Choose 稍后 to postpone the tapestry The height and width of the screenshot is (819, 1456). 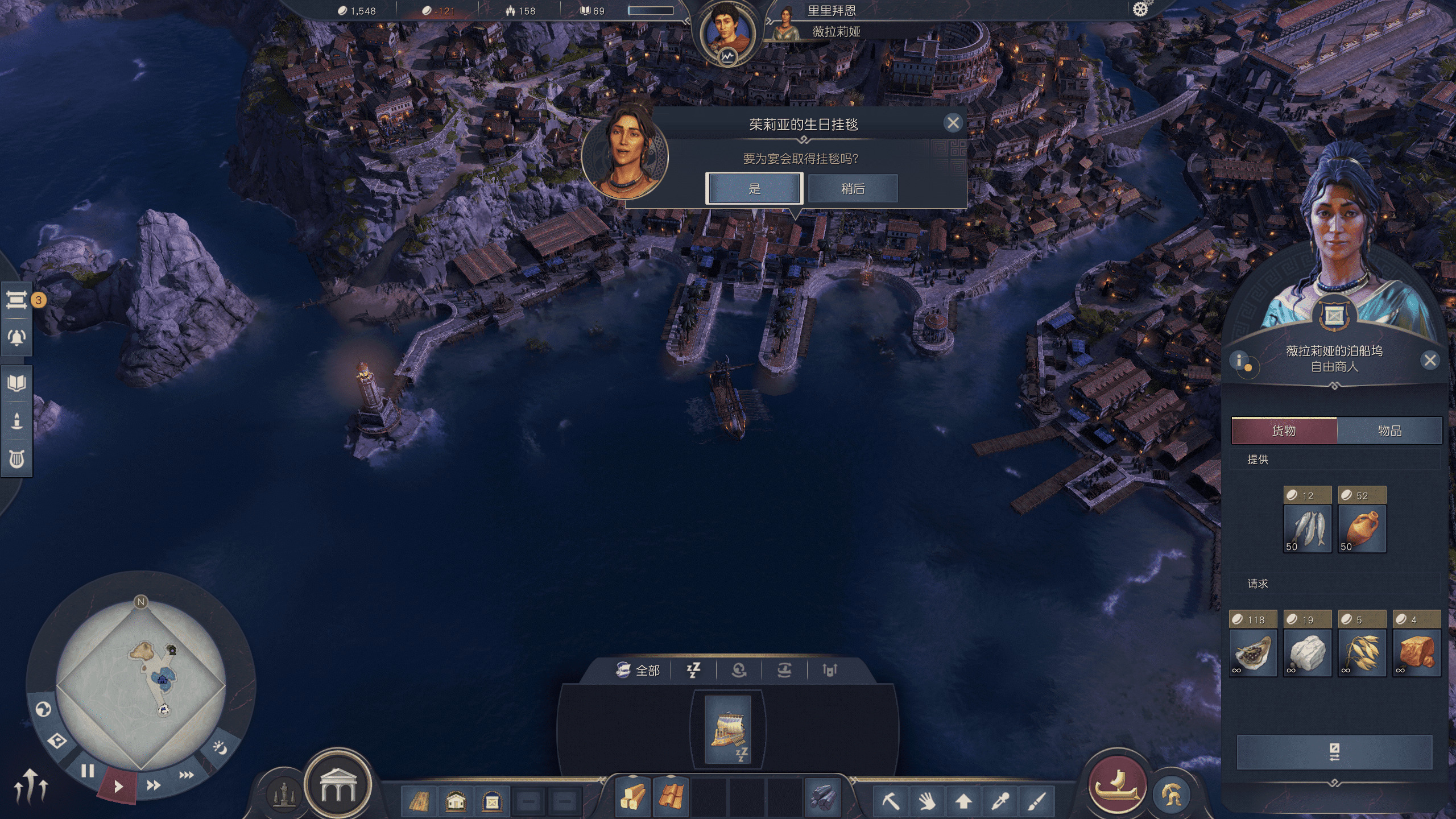pyautogui.click(x=853, y=189)
